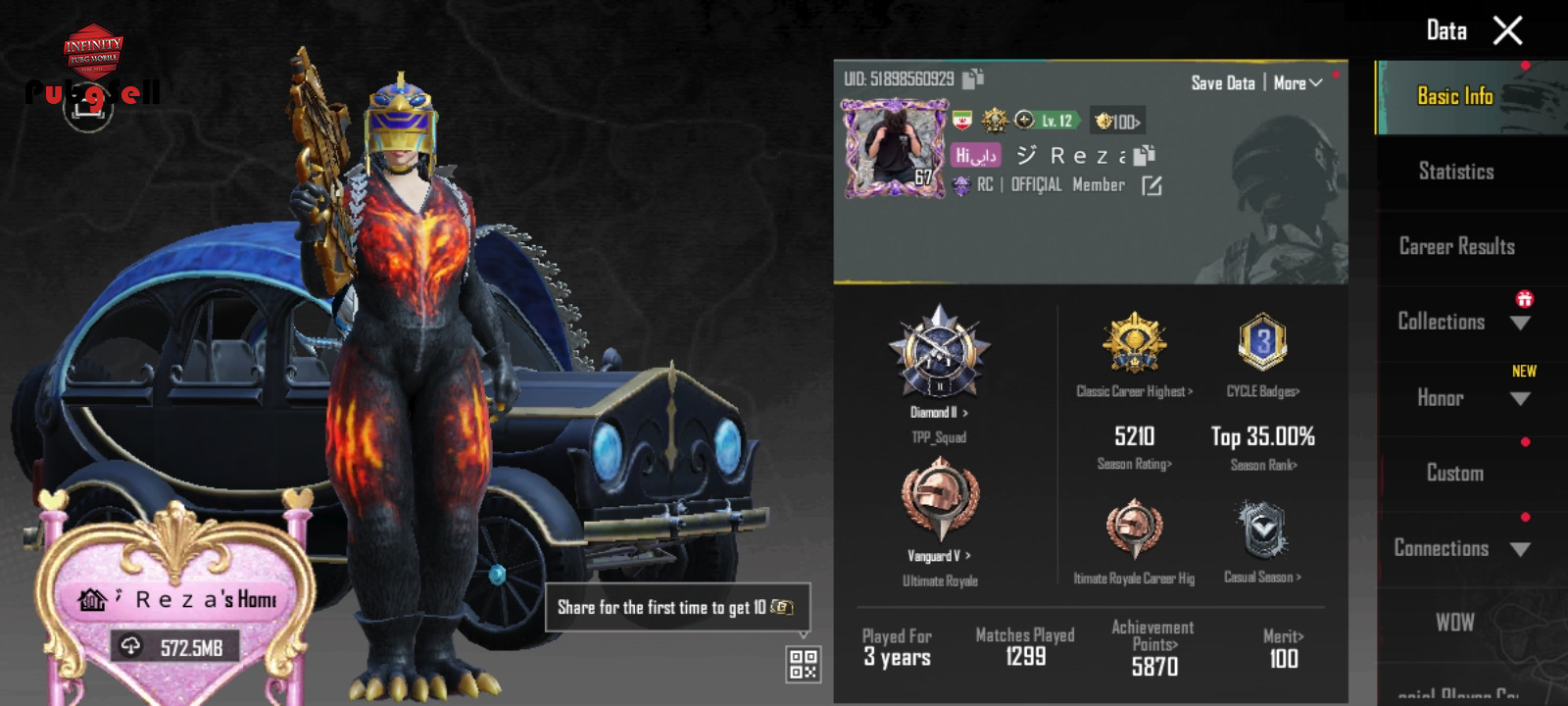Switch to the Statistics tab
Image resolution: width=1568 pixels, height=706 pixels.
point(1456,172)
